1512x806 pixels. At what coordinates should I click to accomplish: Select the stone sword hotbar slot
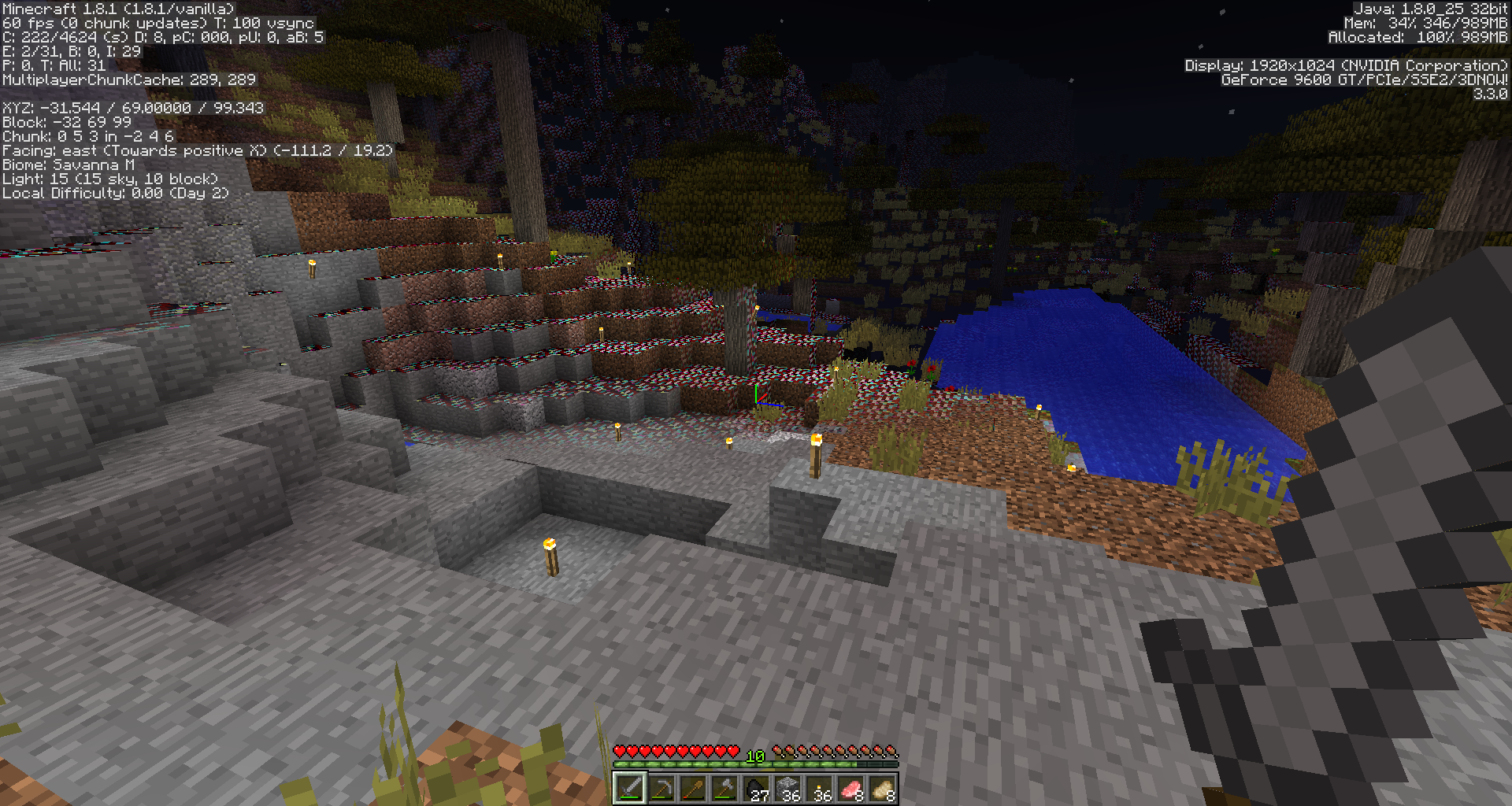click(630, 788)
